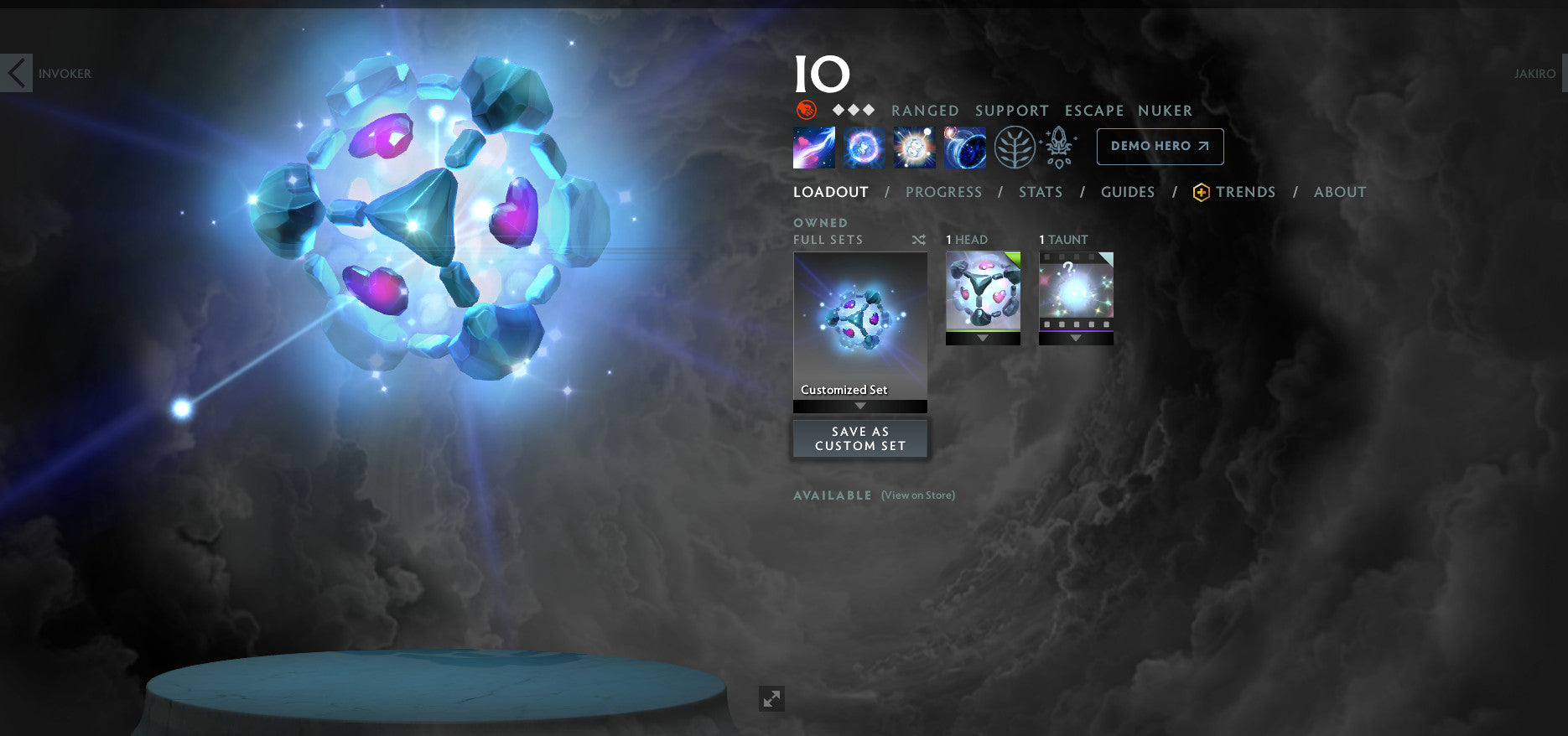Navigate back to Invoker with the left arrow
1568x736 pixels.
(x=17, y=73)
